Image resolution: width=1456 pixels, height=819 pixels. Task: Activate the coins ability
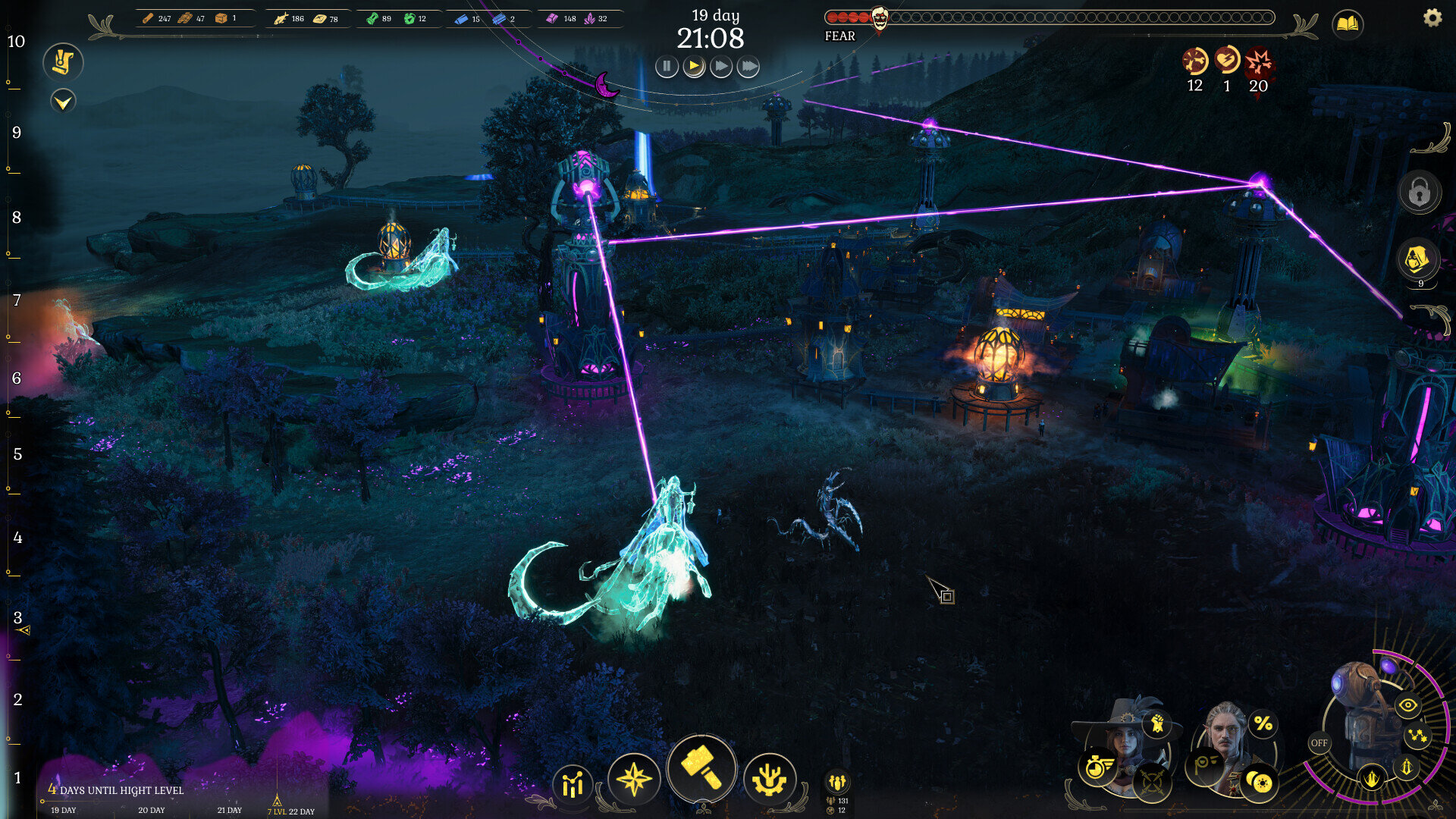[x=1260, y=782]
